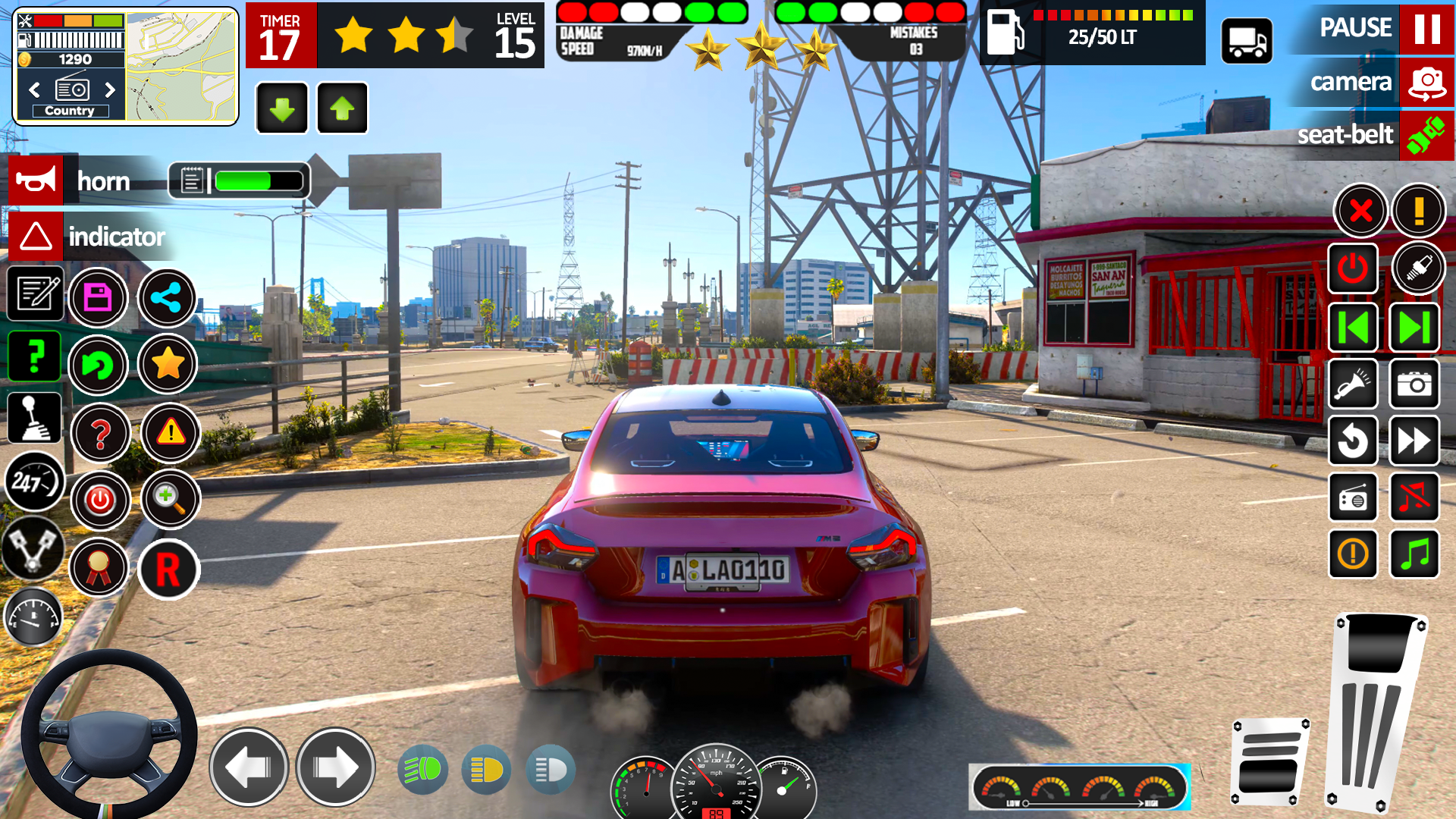Tap the red X circle button

tap(1360, 210)
